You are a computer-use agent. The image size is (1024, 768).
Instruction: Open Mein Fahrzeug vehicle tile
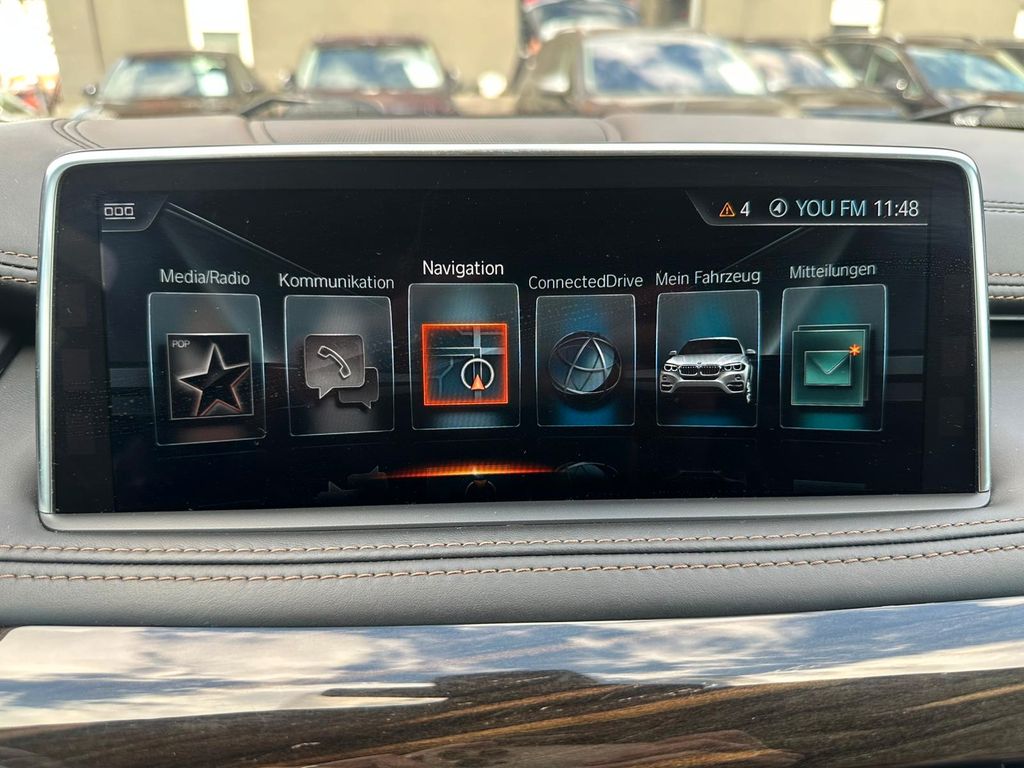coord(707,359)
